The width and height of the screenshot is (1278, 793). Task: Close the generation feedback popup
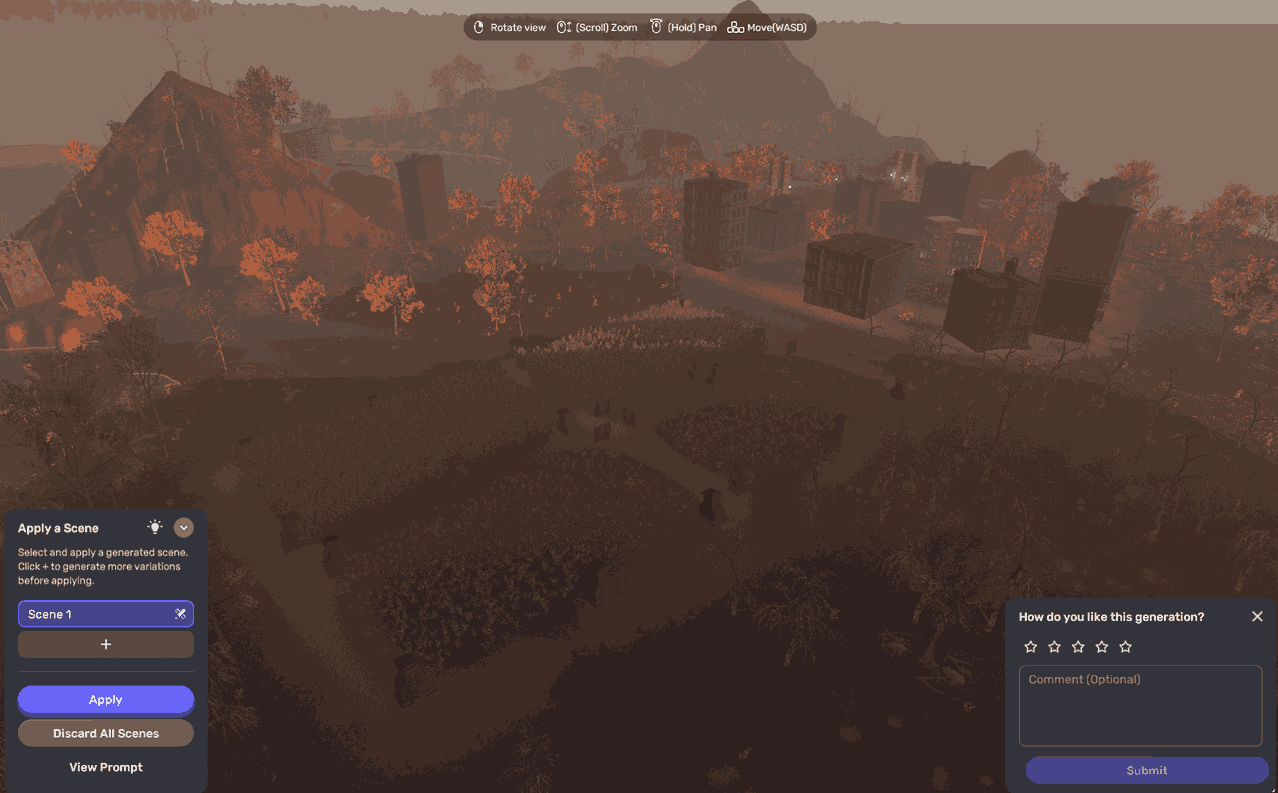(1257, 617)
